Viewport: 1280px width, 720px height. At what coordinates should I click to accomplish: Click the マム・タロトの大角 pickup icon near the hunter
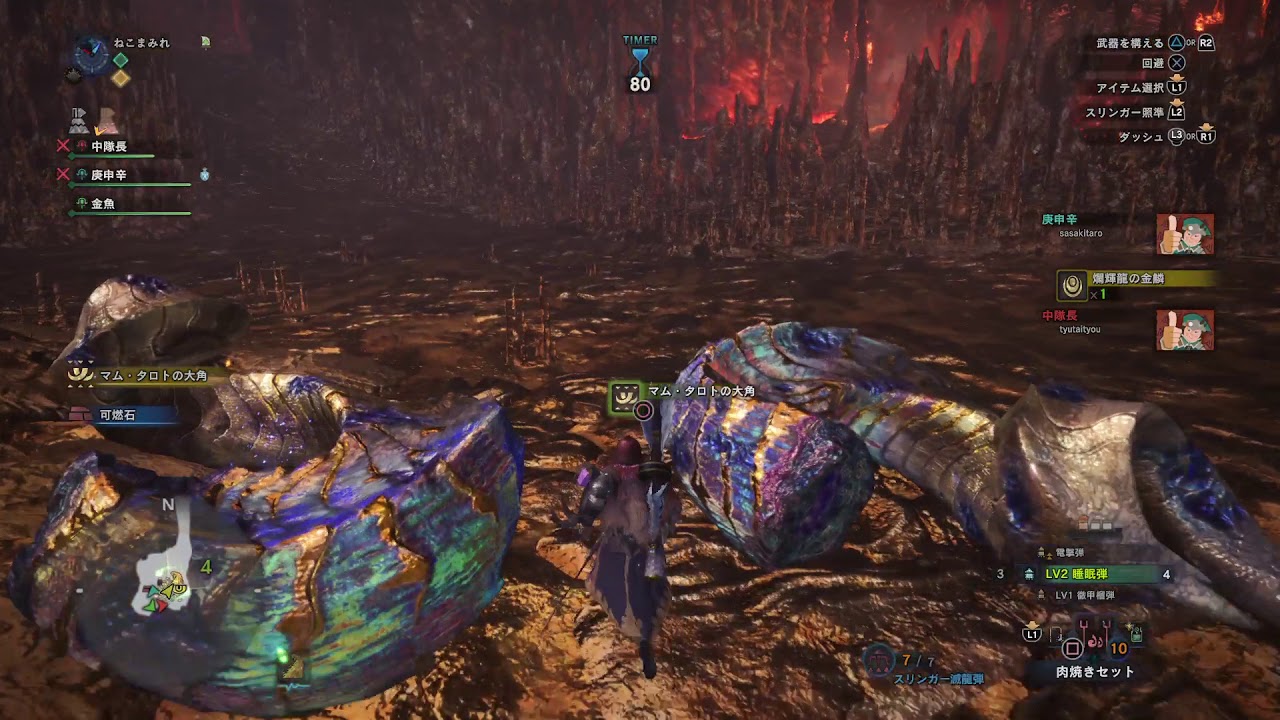(x=625, y=395)
